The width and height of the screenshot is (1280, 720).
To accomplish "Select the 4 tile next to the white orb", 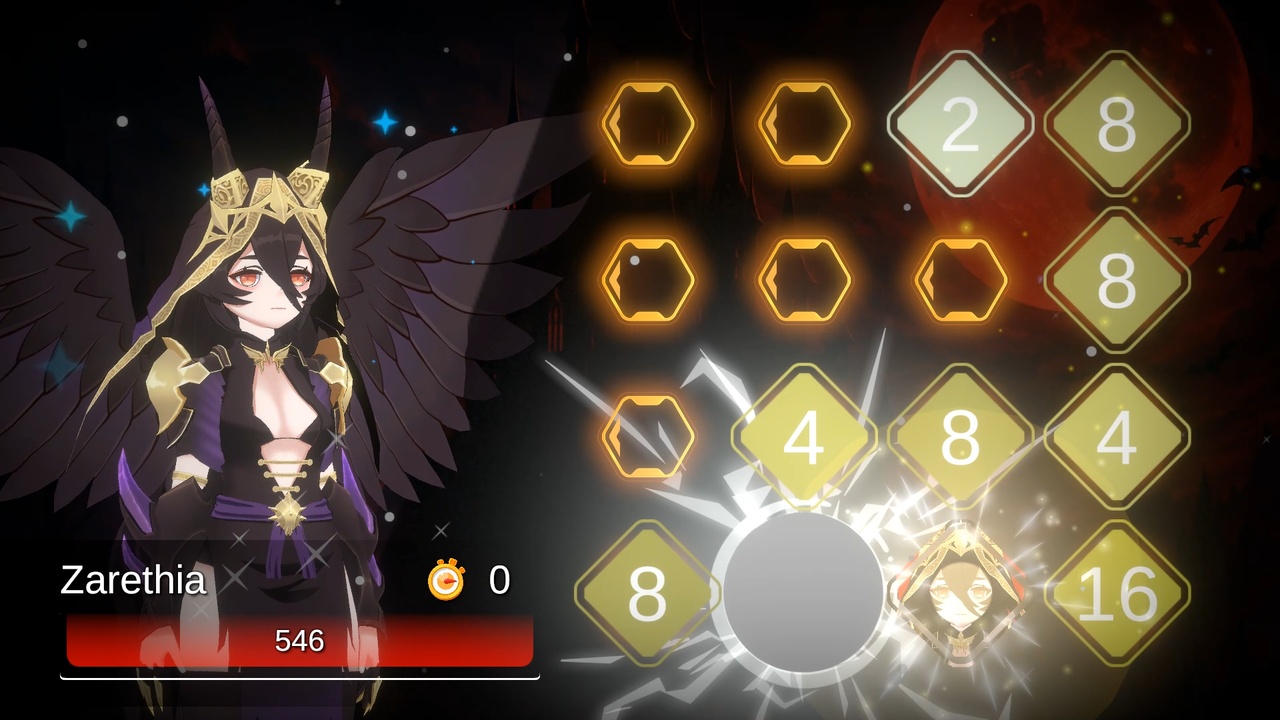I will coord(805,435).
